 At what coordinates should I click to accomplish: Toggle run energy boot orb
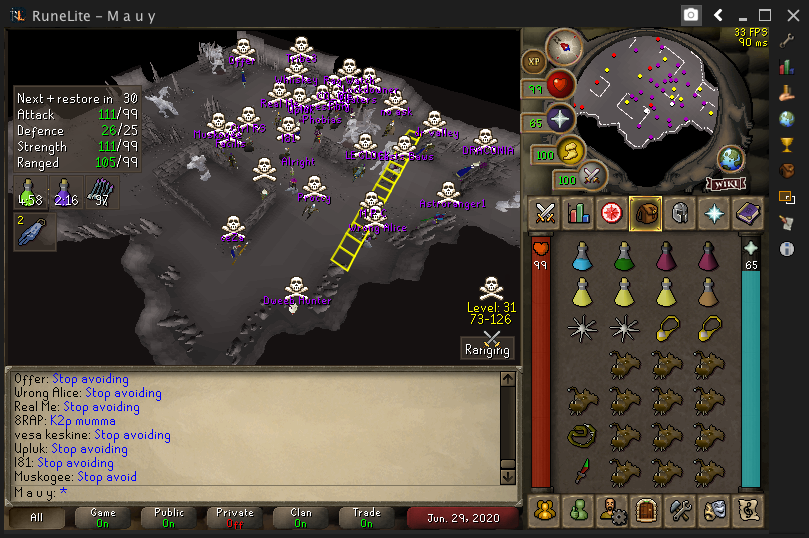569,151
